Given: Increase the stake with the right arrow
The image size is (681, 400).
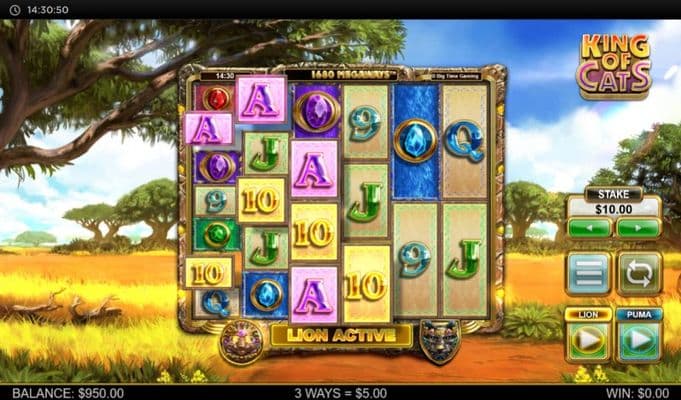Looking at the screenshot, I should tap(637, 228).
